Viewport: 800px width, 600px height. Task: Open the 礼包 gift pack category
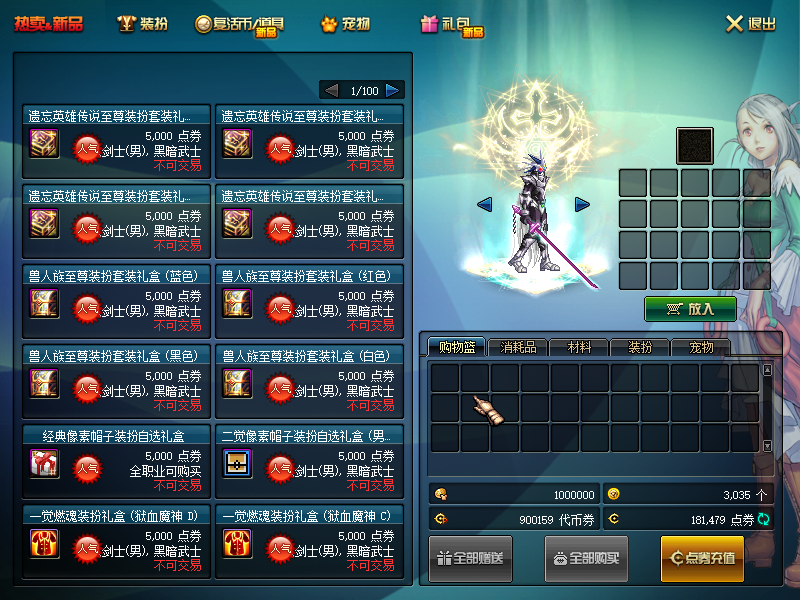[x=452, y=24]
